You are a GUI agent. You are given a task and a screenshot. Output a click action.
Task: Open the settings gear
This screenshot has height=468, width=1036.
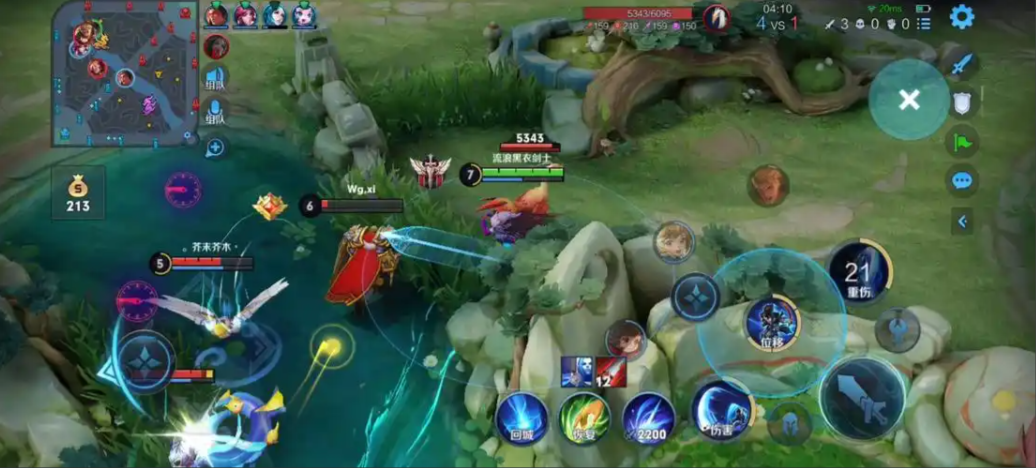click(x=962, y=17)
